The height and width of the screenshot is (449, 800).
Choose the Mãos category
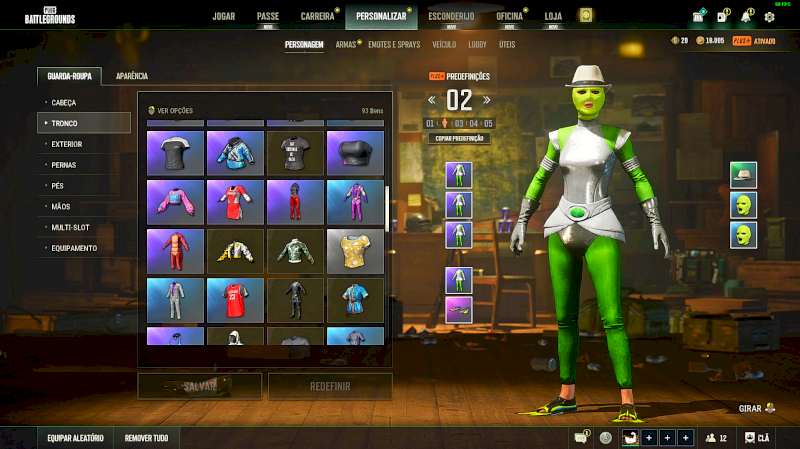tap(61, 206)
